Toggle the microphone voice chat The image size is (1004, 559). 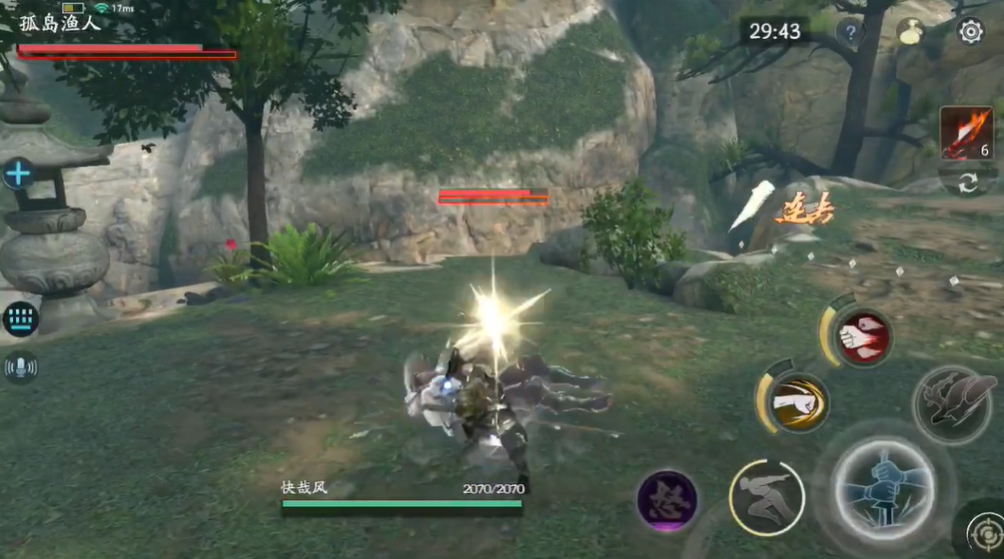20,367
